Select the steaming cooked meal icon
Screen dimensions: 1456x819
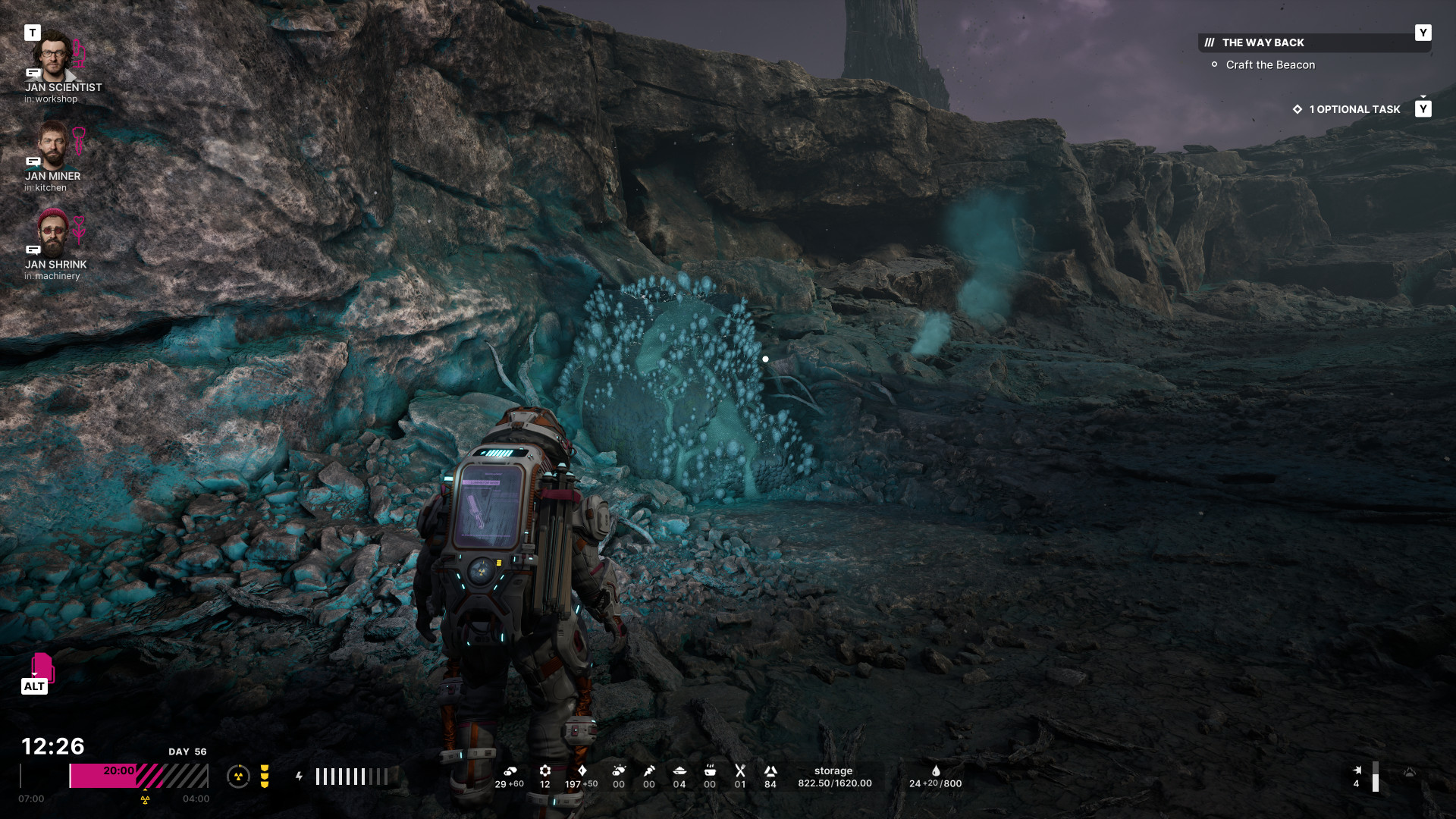tap(710, 771)
